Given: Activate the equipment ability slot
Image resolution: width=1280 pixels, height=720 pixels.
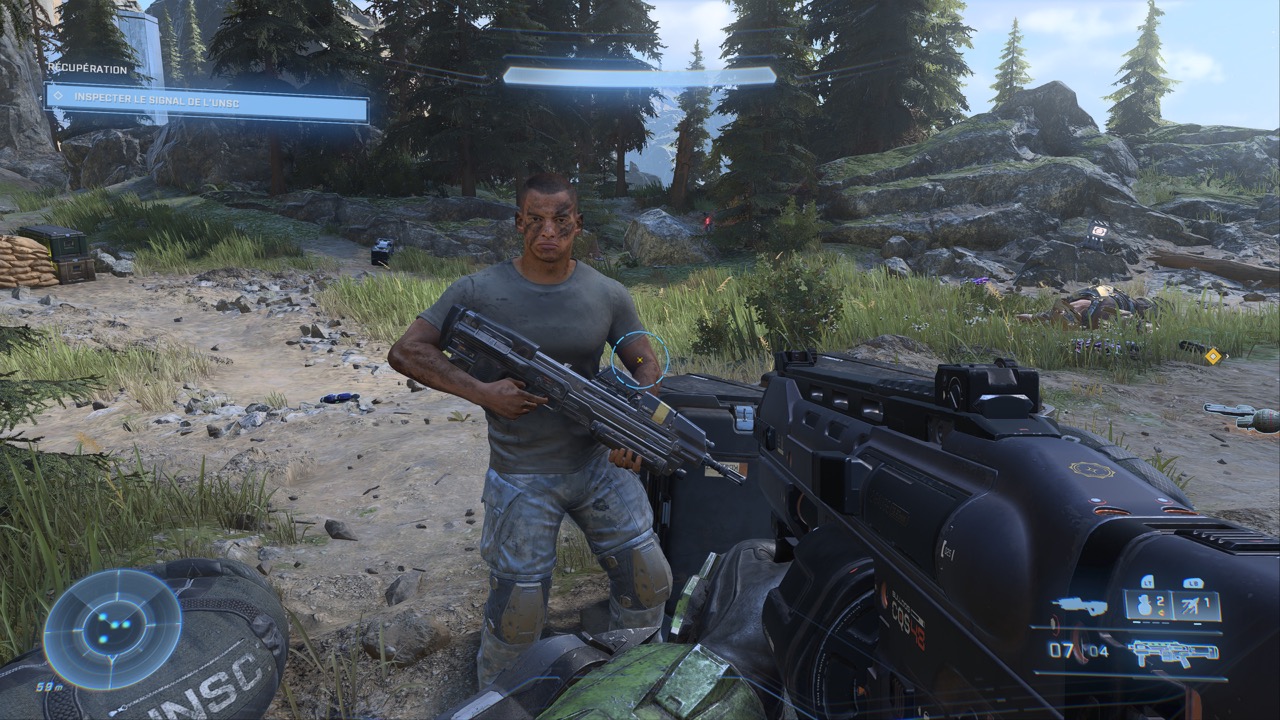Looking at the screenshot, I should click(x=1196, y=603).
